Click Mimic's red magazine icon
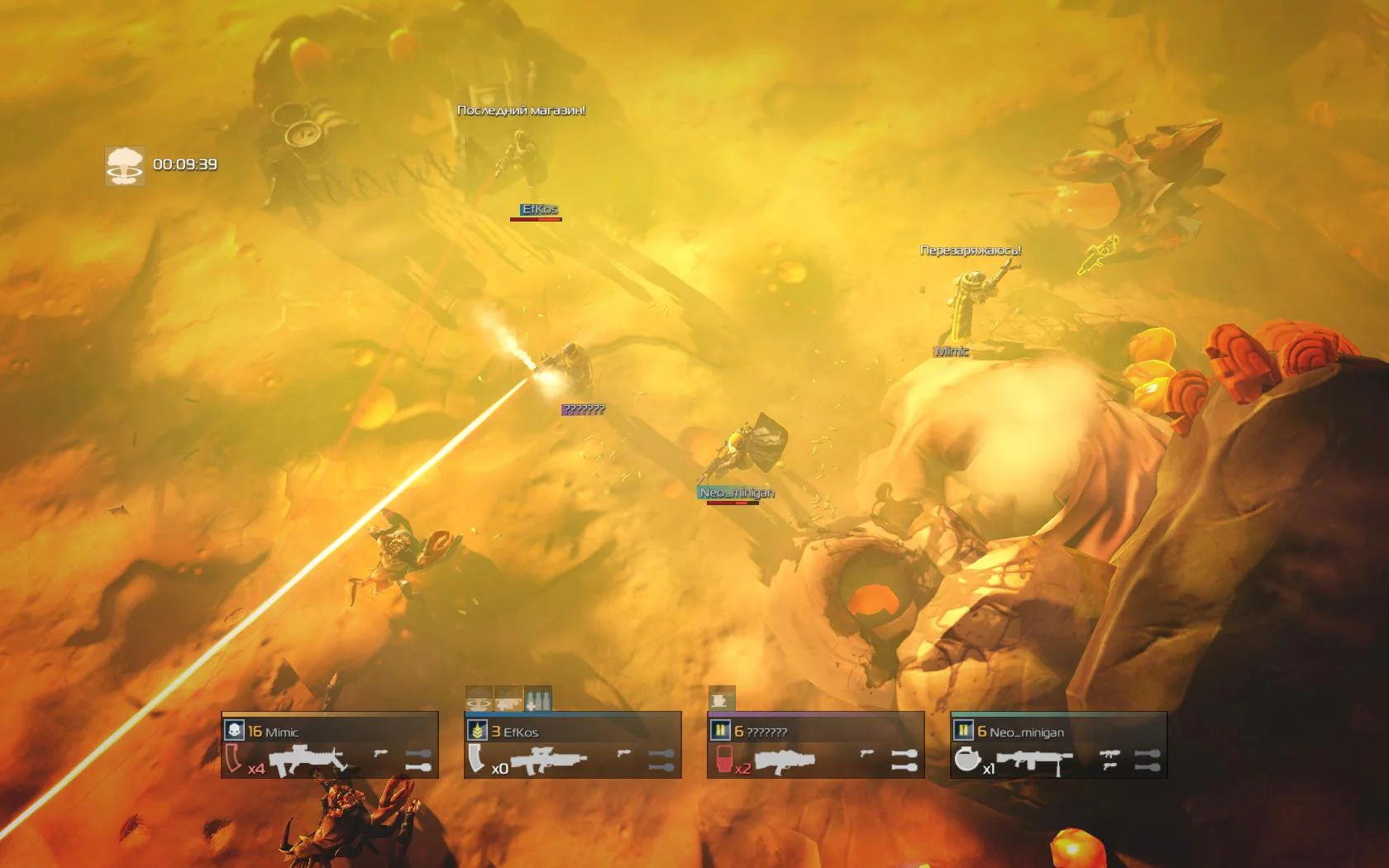 point(234,759)
